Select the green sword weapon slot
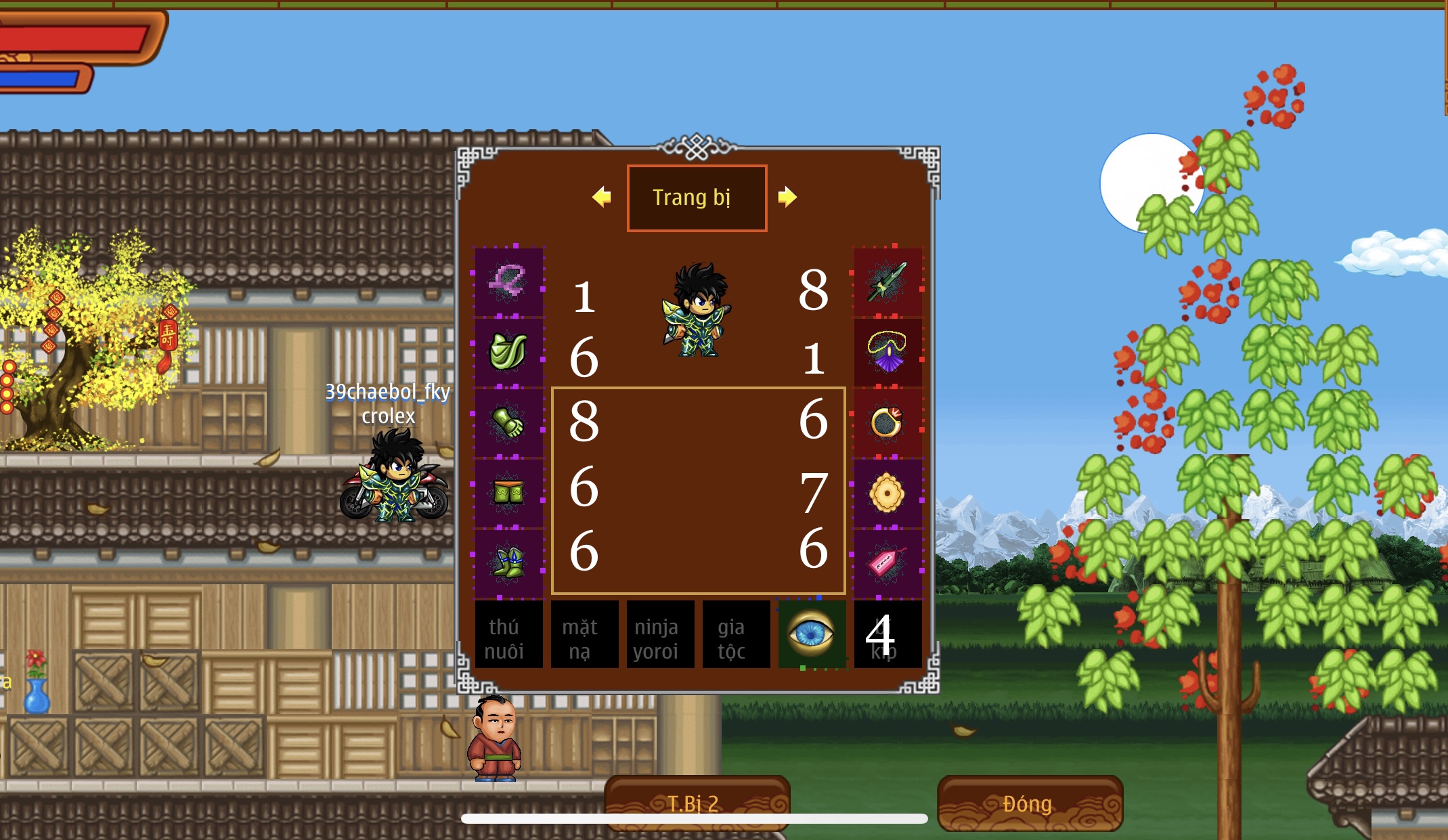This screenshot has width=1448, height=840. click(x=887, y=282)
